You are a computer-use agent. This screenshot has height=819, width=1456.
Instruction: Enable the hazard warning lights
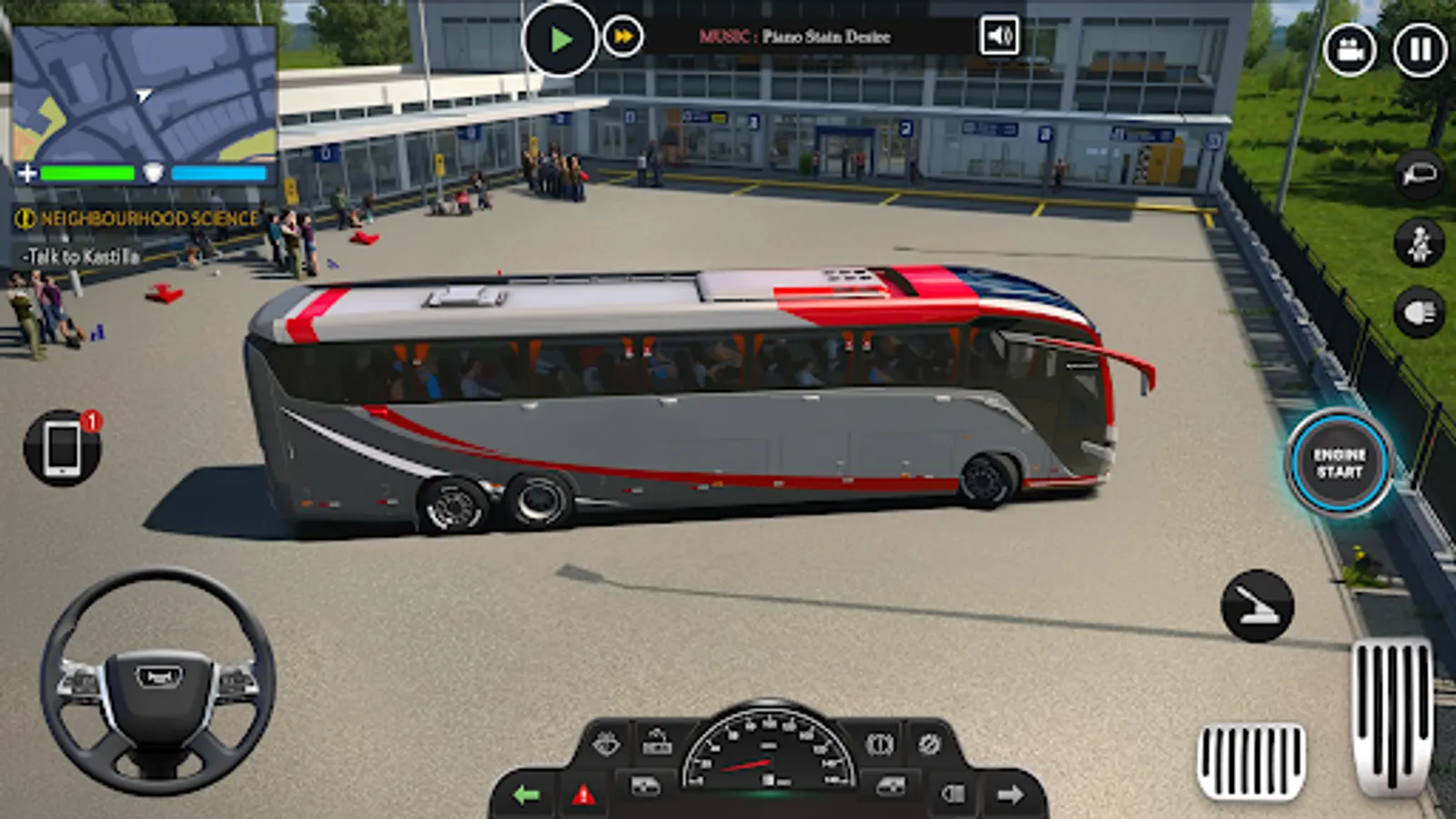tap(583, 796)
